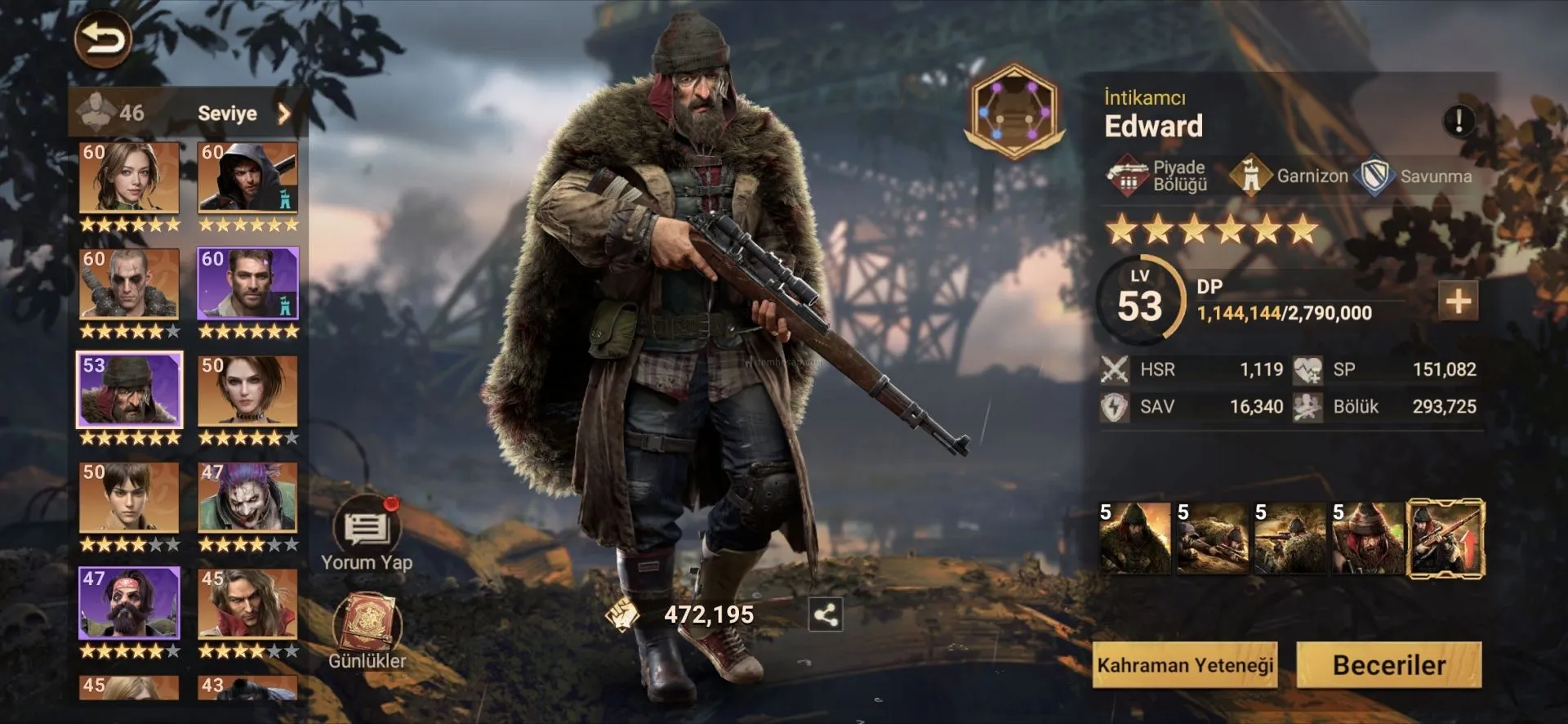Pick the level 60 hooded hero portrait

(247, 177)
